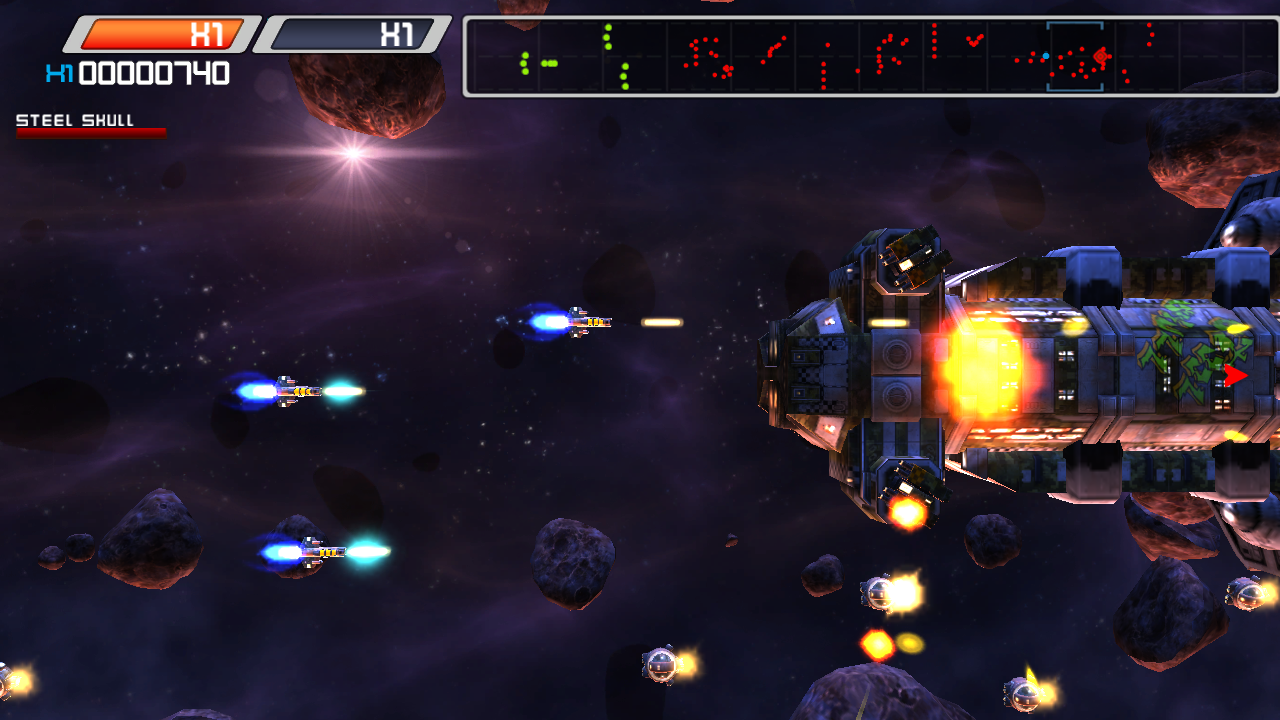
Task: Click the red boss health bar under Steel Skull
Action: [x=90, y=133]
